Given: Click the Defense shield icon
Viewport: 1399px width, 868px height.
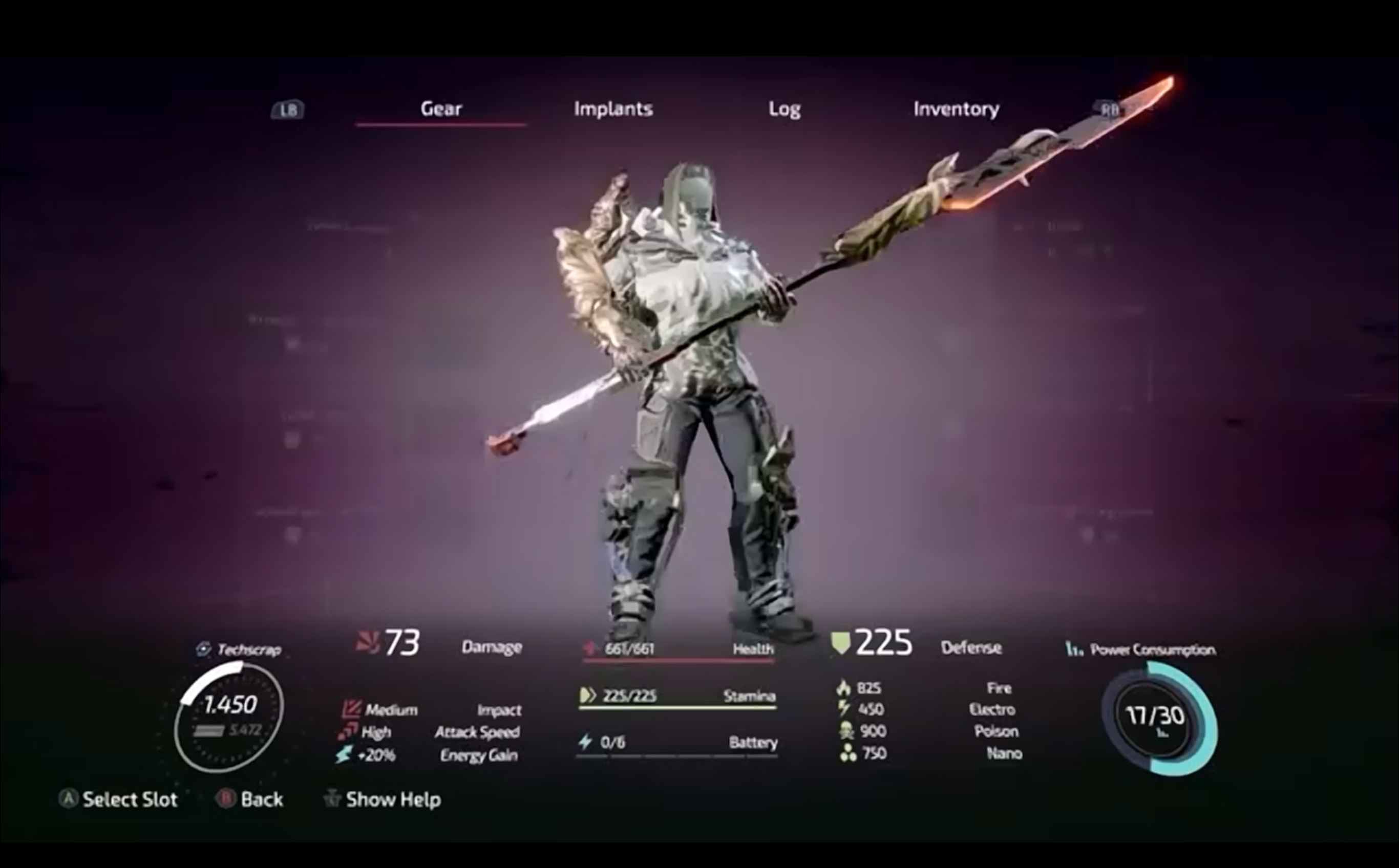Looking at the screenshot, I should click(x=841, y=643).
